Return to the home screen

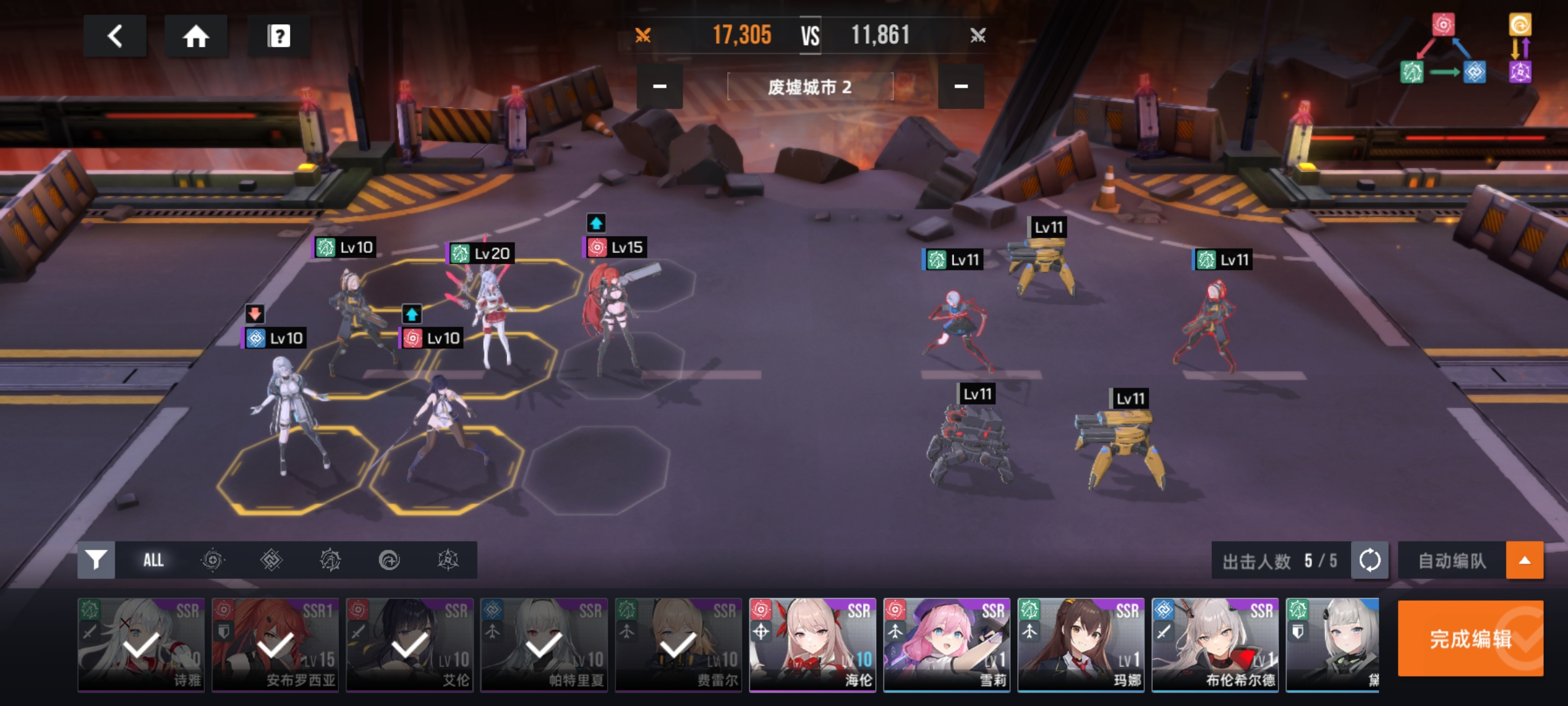pos(195,36)
